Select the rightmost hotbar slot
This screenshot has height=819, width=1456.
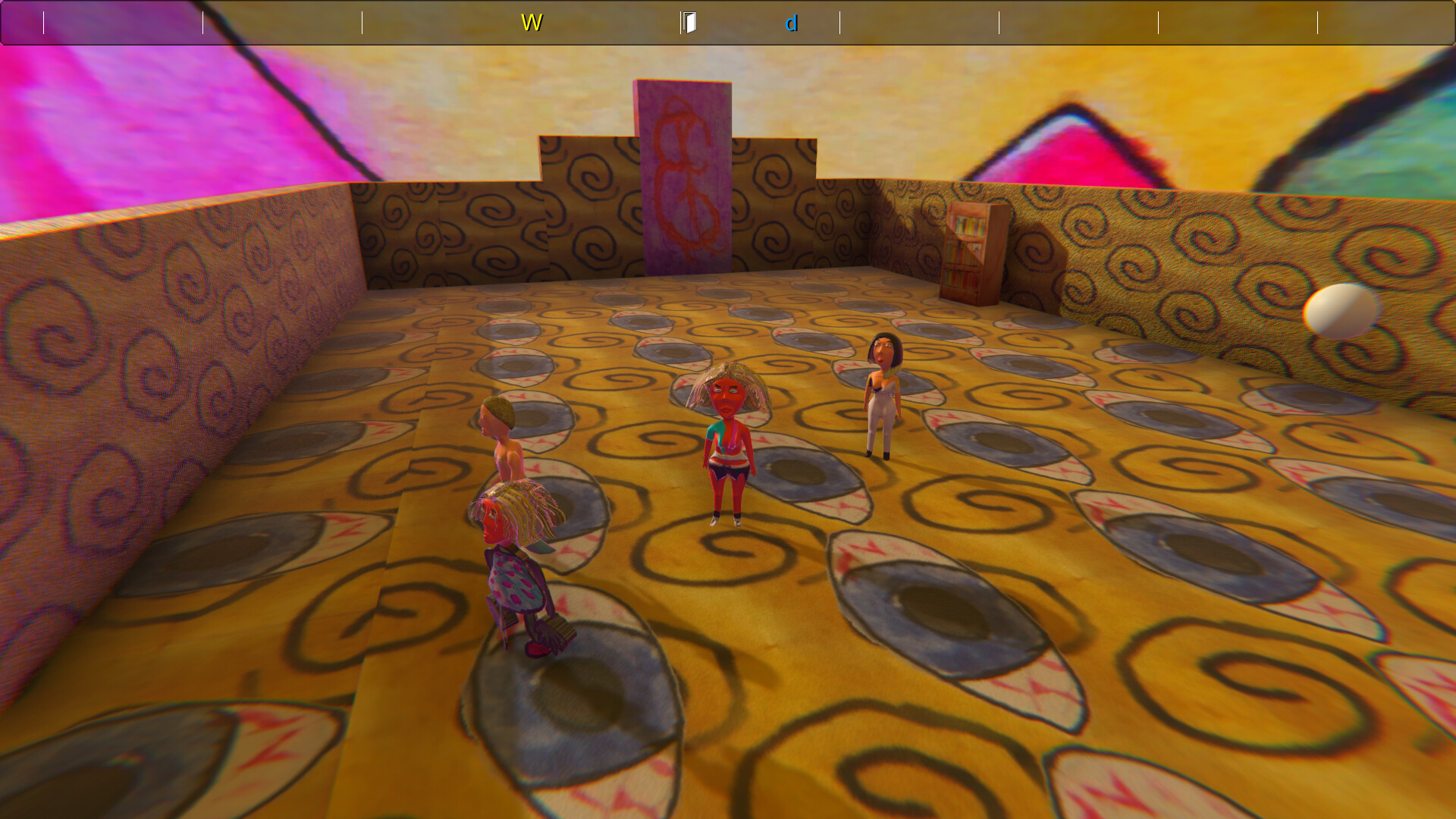click(1388, 22)
